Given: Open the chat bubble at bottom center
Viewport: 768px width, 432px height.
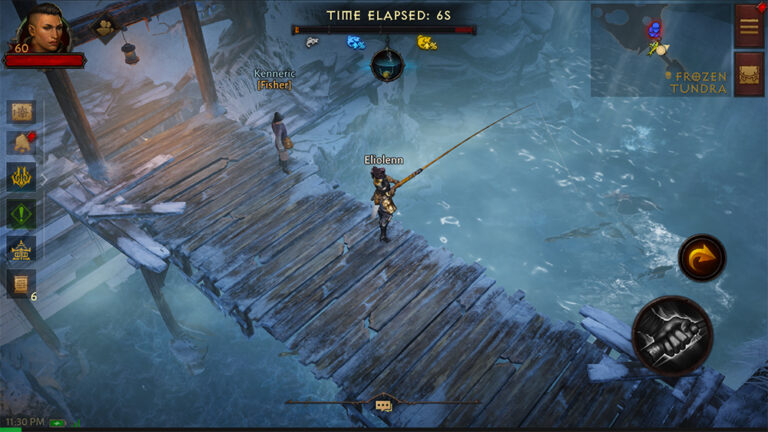Looking at the screenshot, I should pyautogui.click(x=383, y=405).
